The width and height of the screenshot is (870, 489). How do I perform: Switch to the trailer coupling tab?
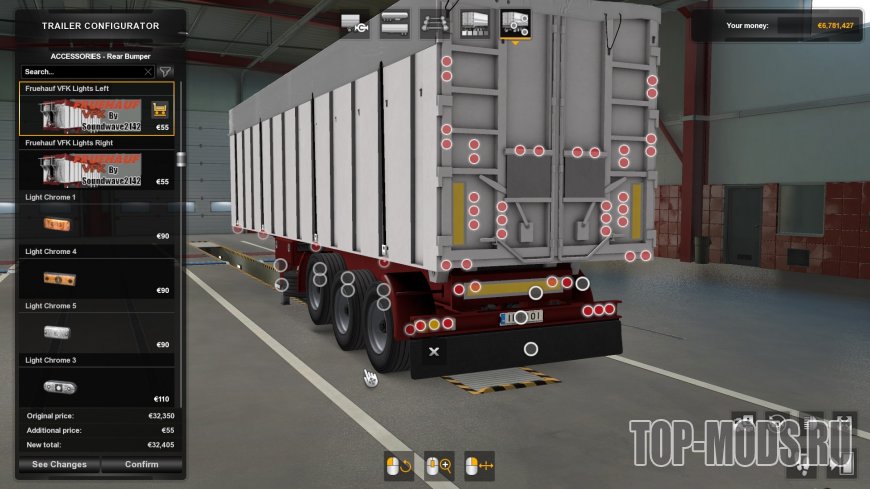point(355,23)
